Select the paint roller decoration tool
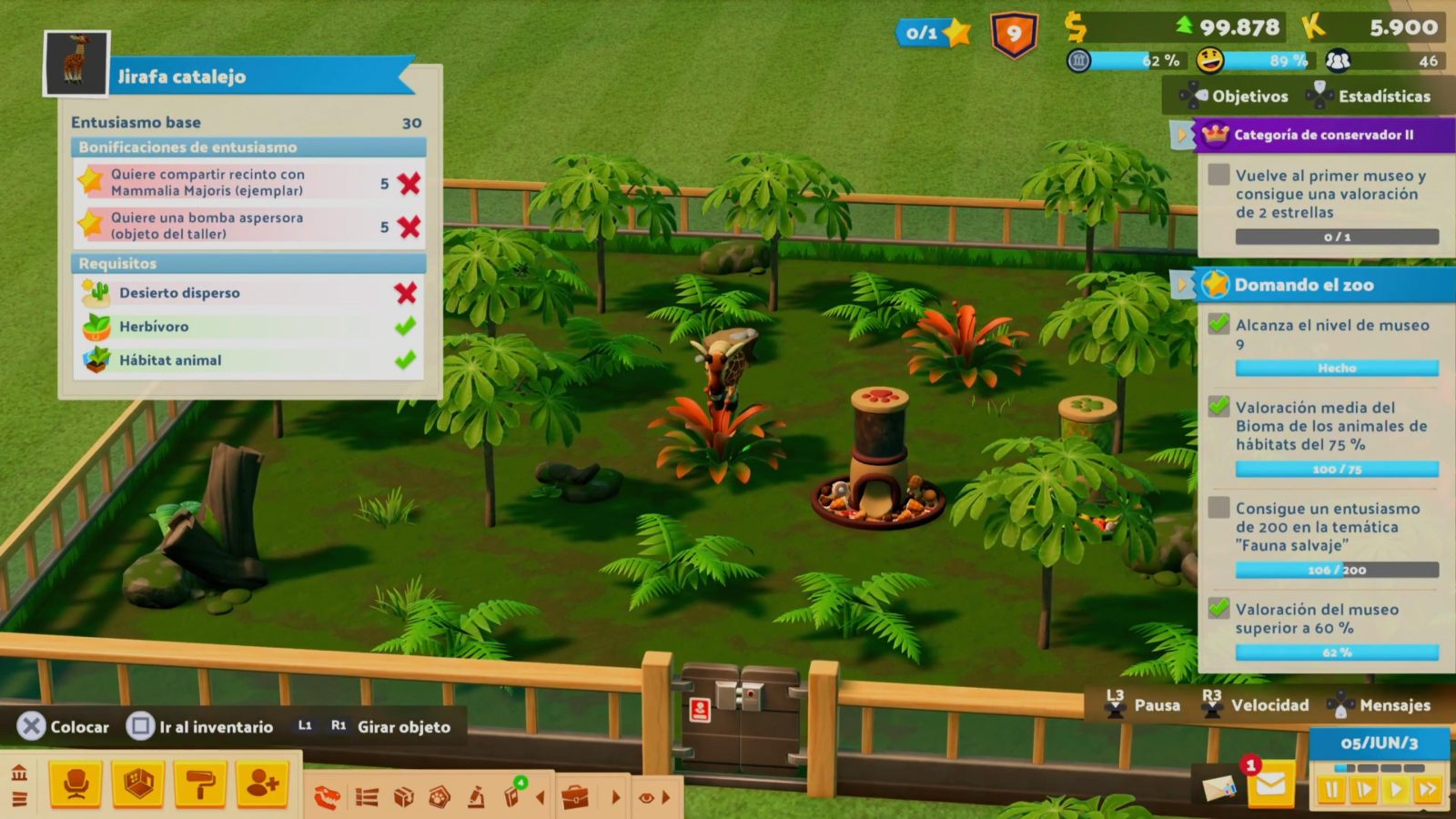Screen dimensions: 1456x819 point(200,784)
